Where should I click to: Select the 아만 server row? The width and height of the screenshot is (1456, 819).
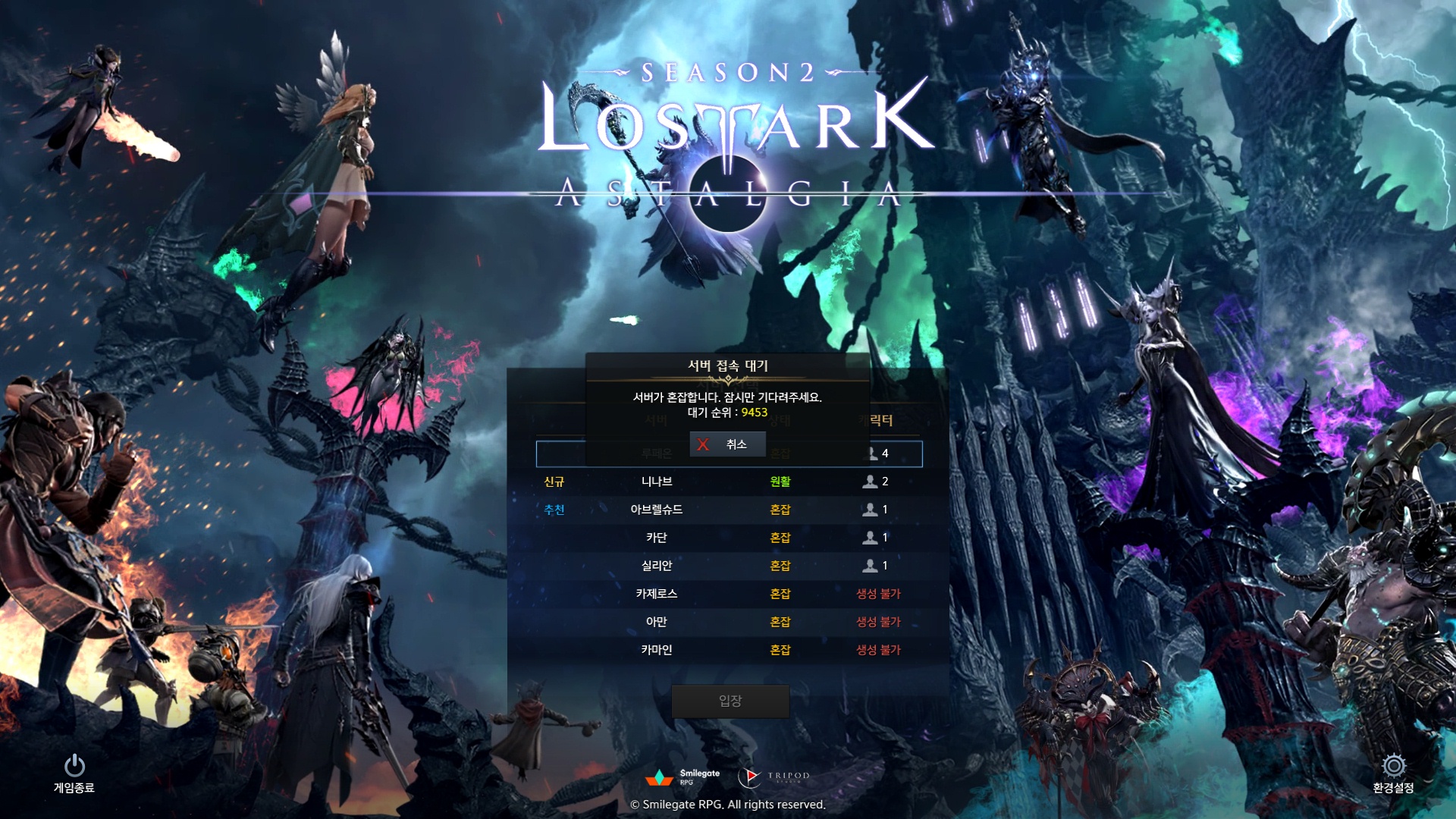(657, 622)
